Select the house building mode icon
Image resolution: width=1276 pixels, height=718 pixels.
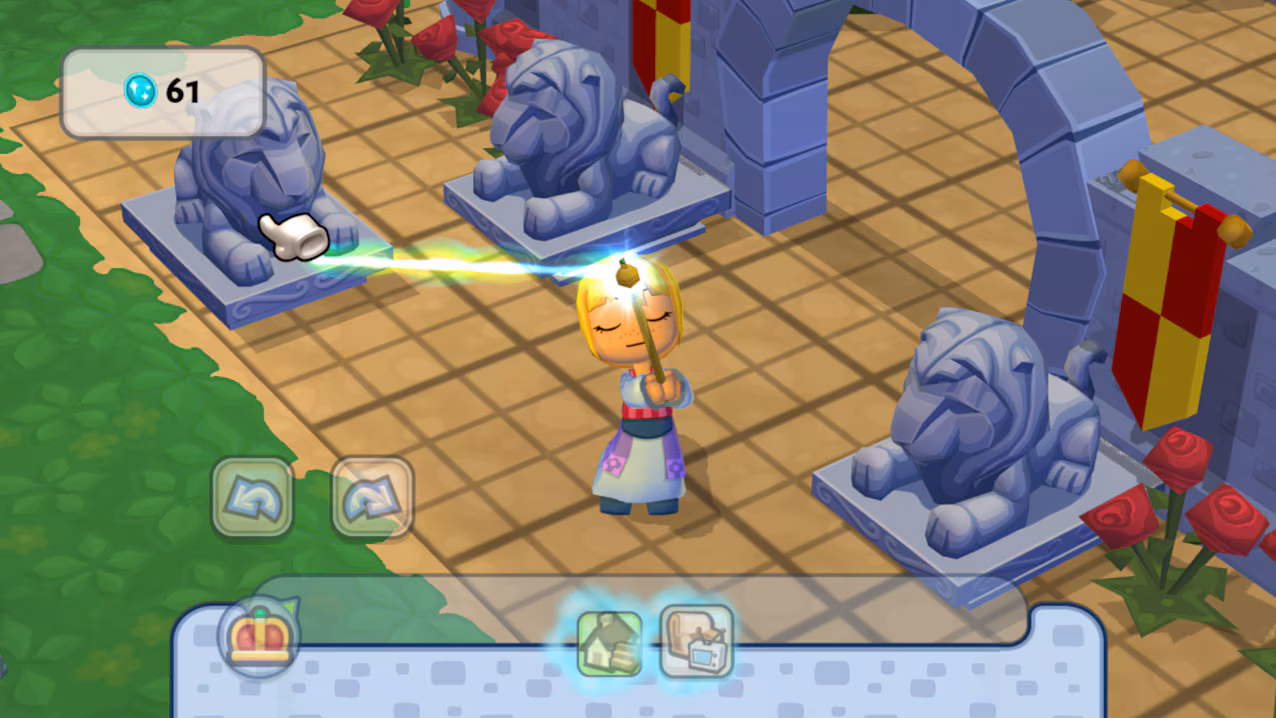click(x=610, y=643)
